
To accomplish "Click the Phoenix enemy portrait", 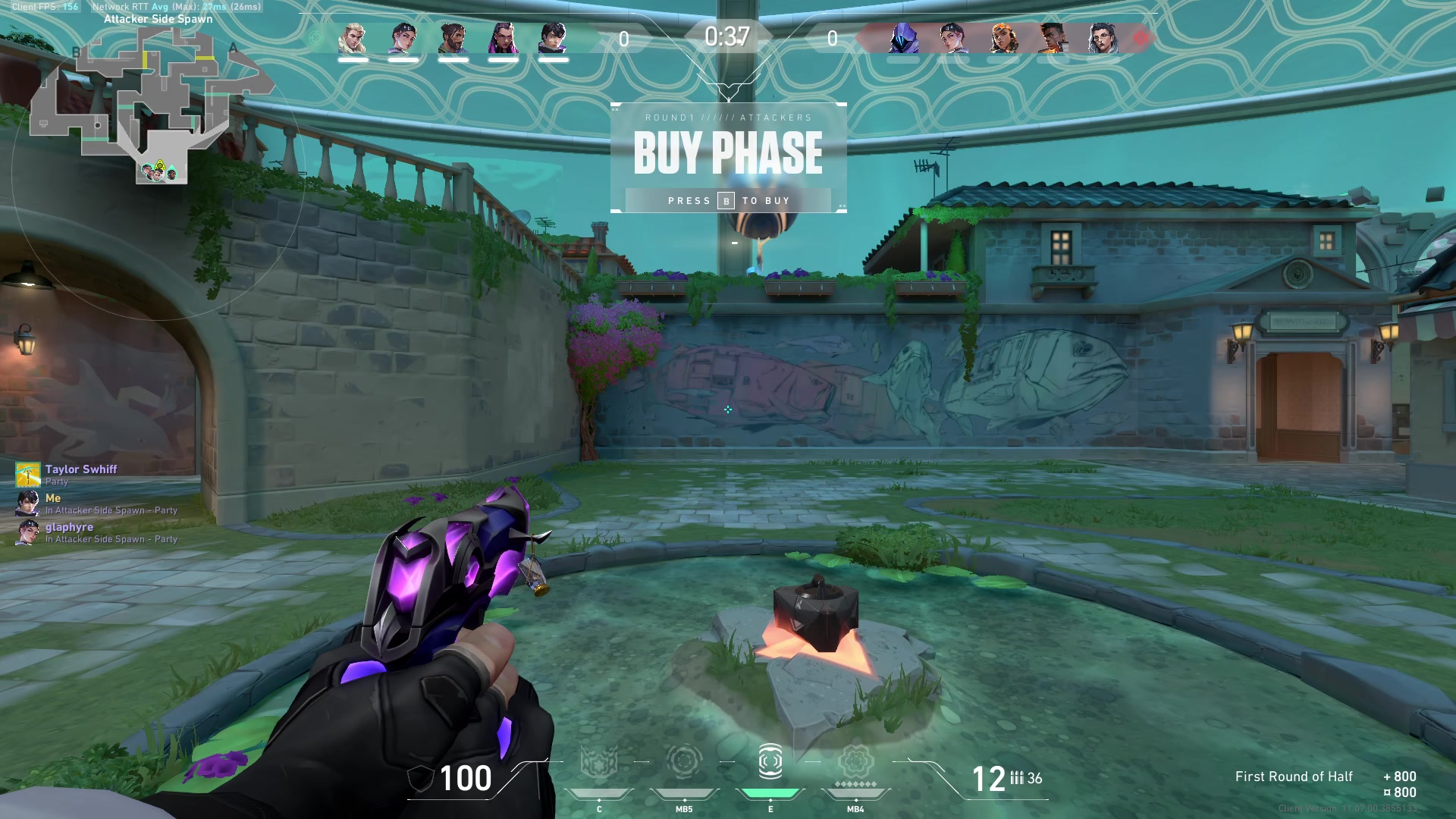I will (1053, 38).
